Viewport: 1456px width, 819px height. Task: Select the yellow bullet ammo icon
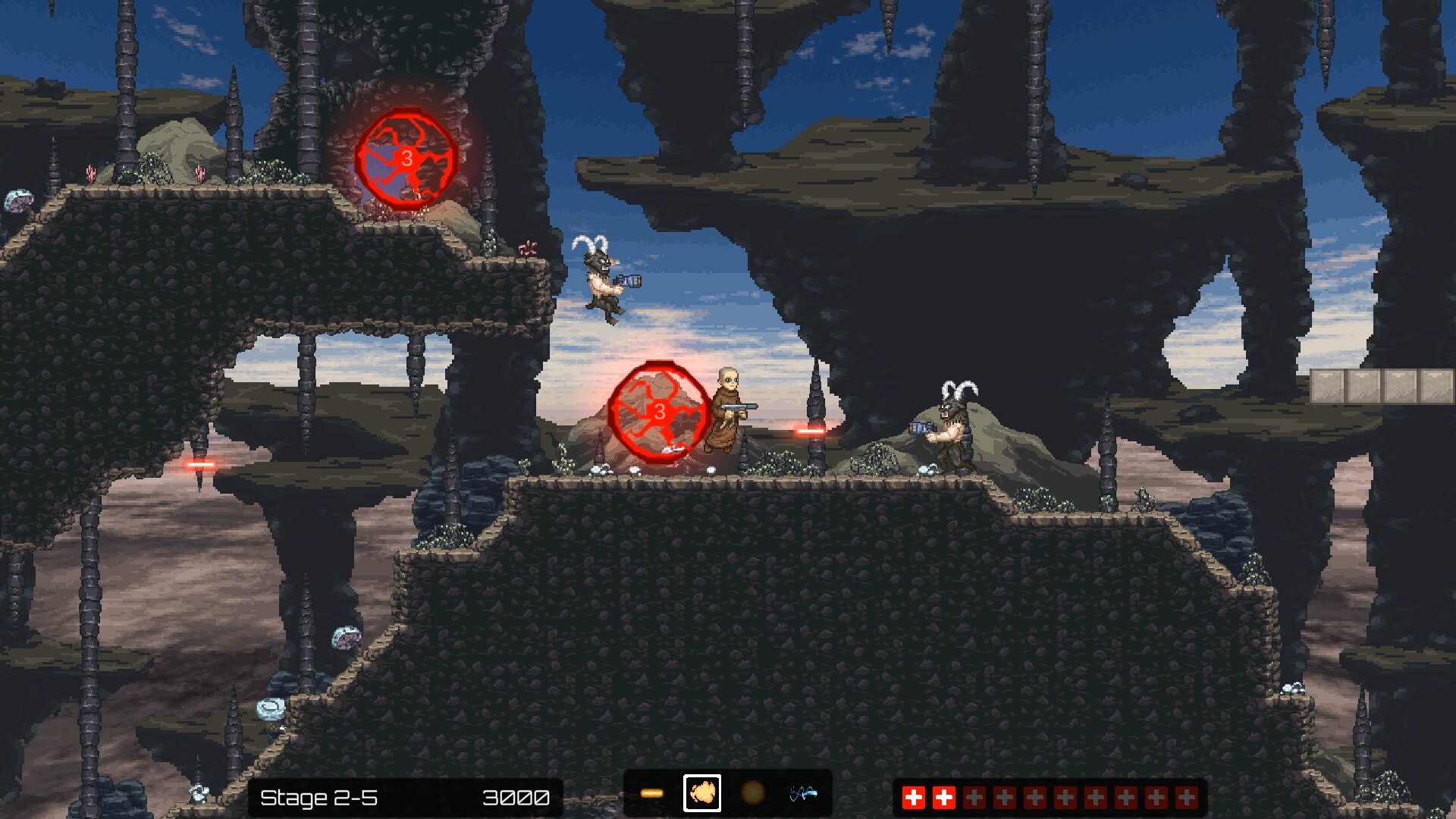653,792
